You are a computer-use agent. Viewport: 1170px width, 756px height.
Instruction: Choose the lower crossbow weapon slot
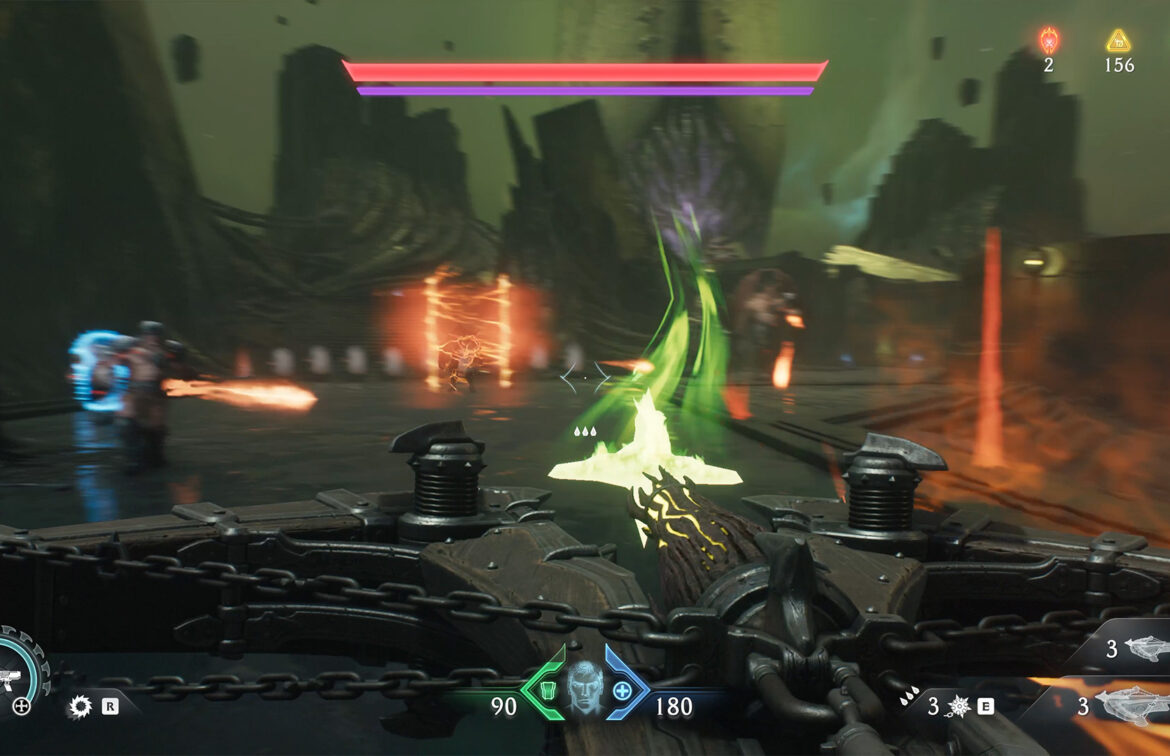[x=1130, y=705]
